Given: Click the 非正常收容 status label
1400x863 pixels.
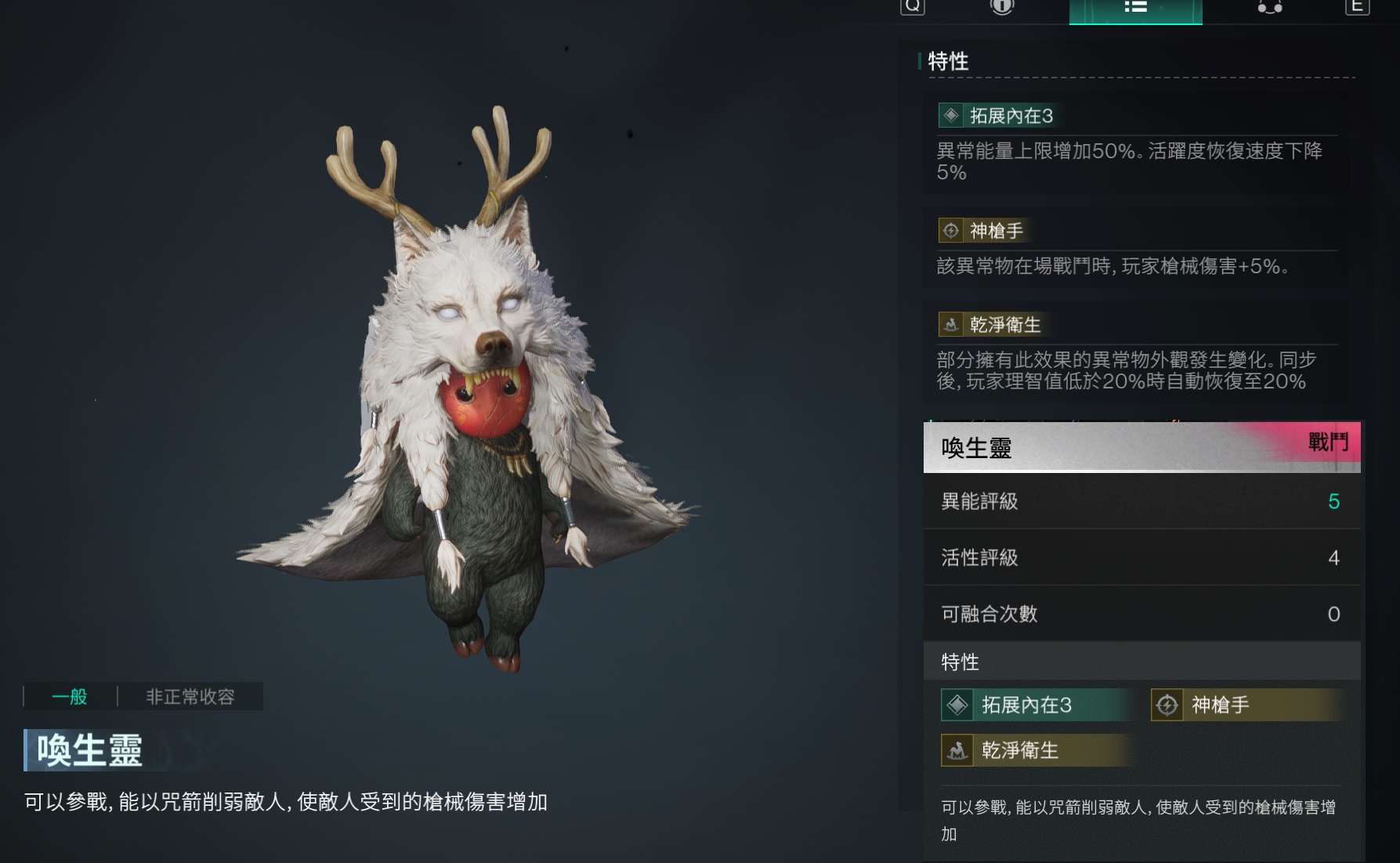Looking at the screenshot, I should pyautogui.click(x=190, y=696).
